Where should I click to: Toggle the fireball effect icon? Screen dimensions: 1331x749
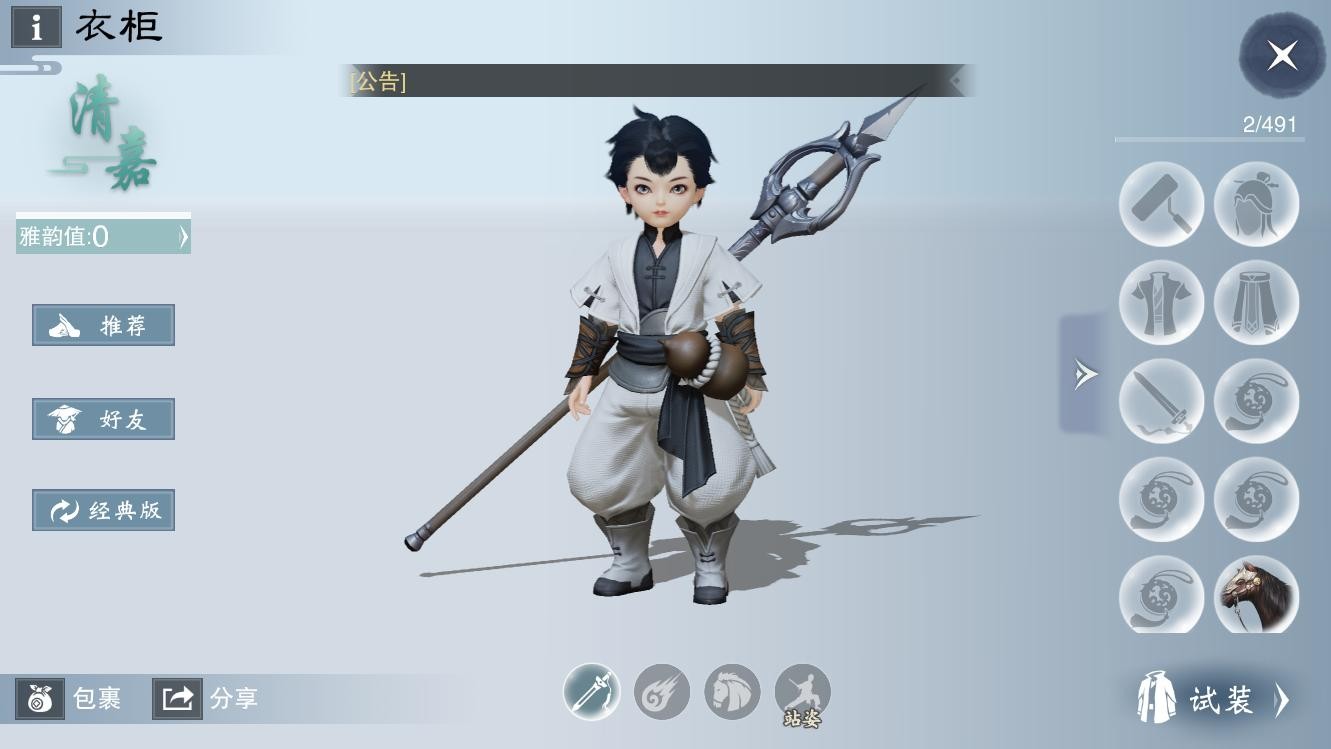point(662,692)
